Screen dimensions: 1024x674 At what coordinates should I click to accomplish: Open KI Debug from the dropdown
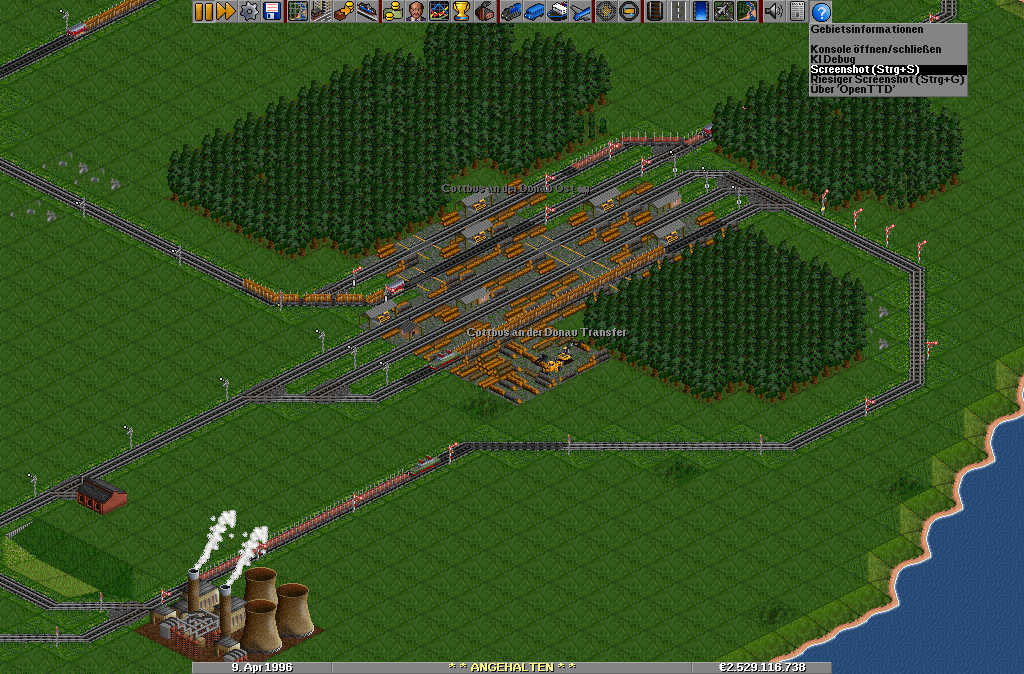[x=833, y=59]
